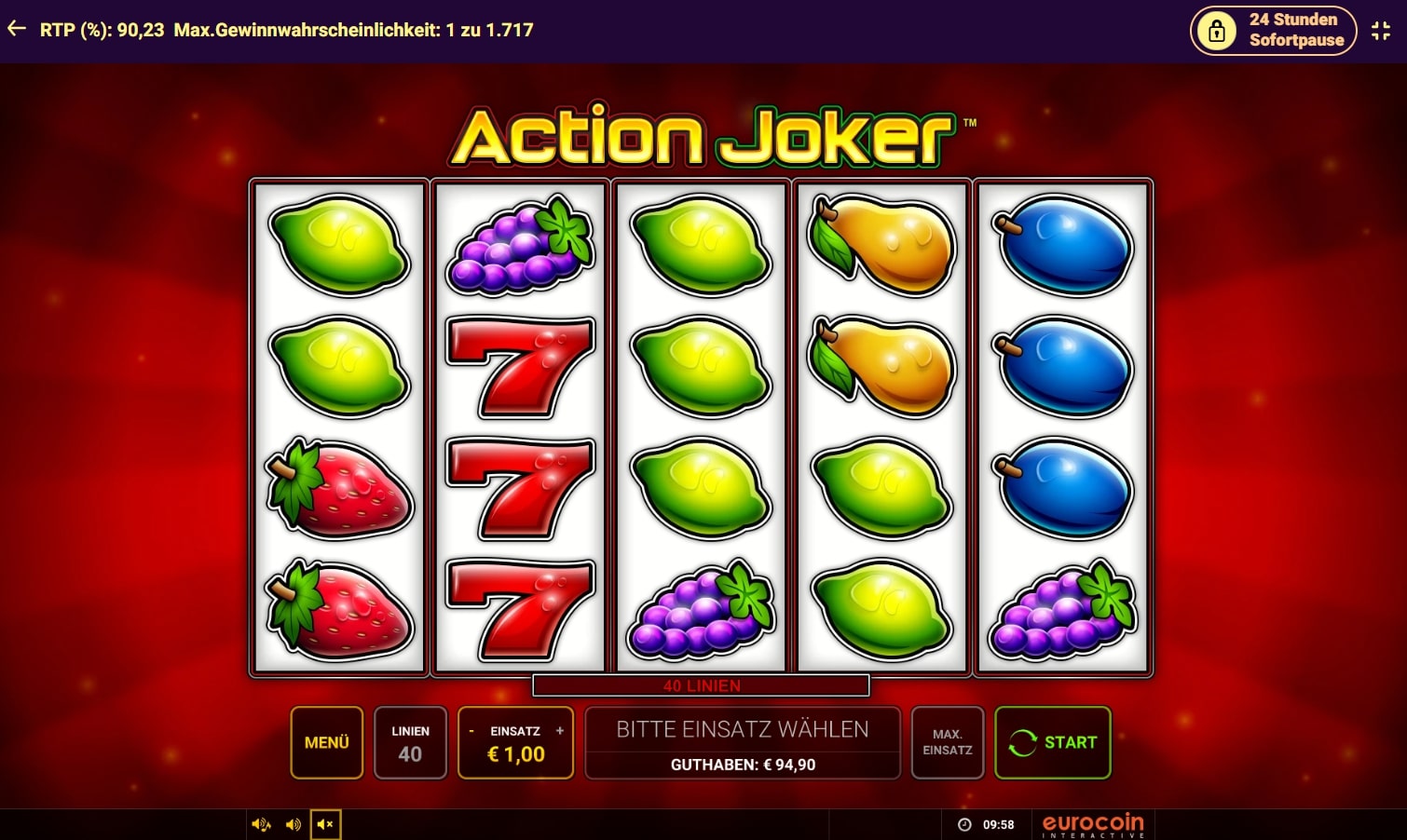Click the spin arrow icon inside START

[x=1022, y=742]
